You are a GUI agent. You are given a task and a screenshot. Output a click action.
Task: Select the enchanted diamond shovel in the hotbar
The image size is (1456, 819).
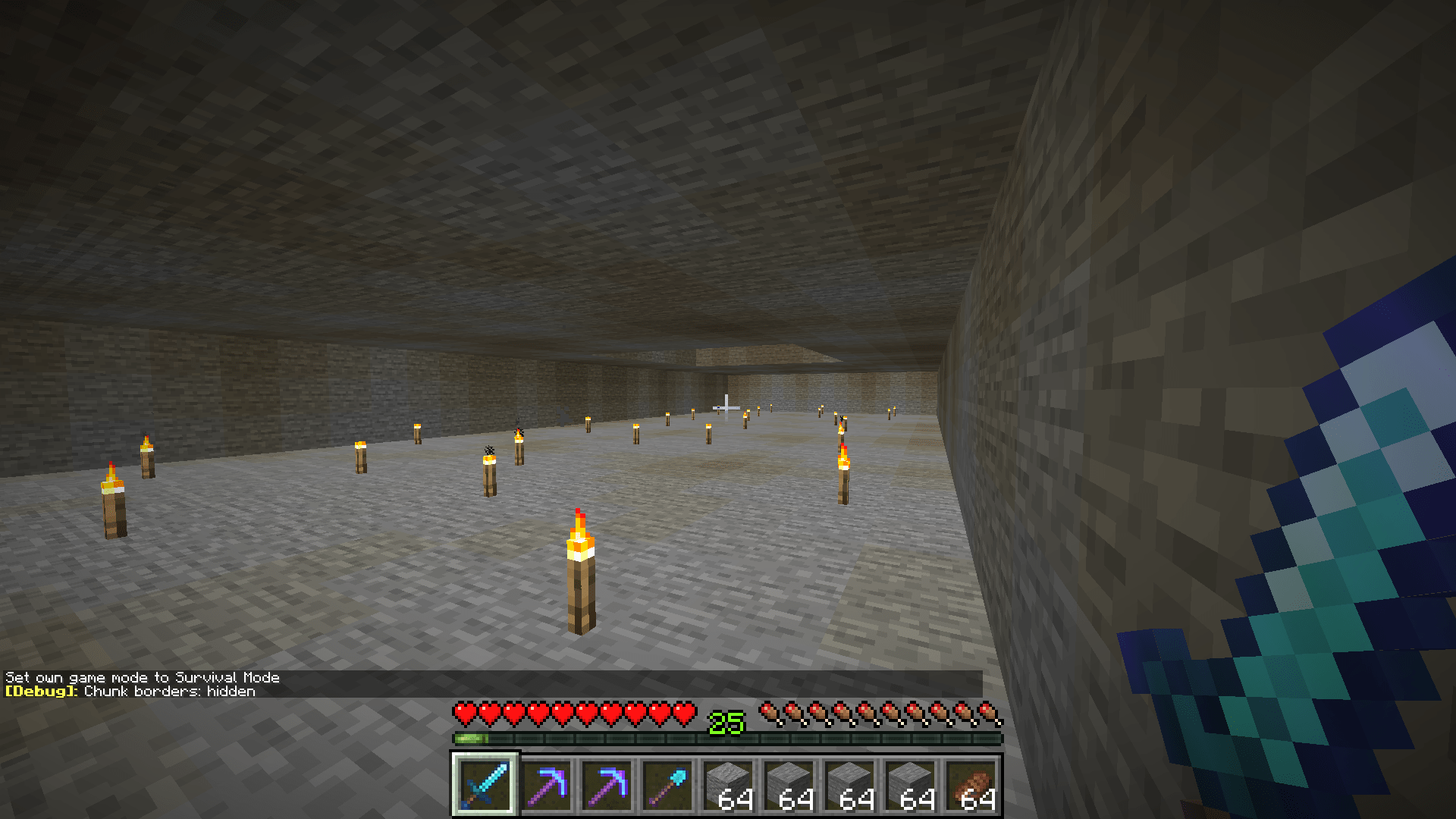pyautogui.click(x=670, y=785)
